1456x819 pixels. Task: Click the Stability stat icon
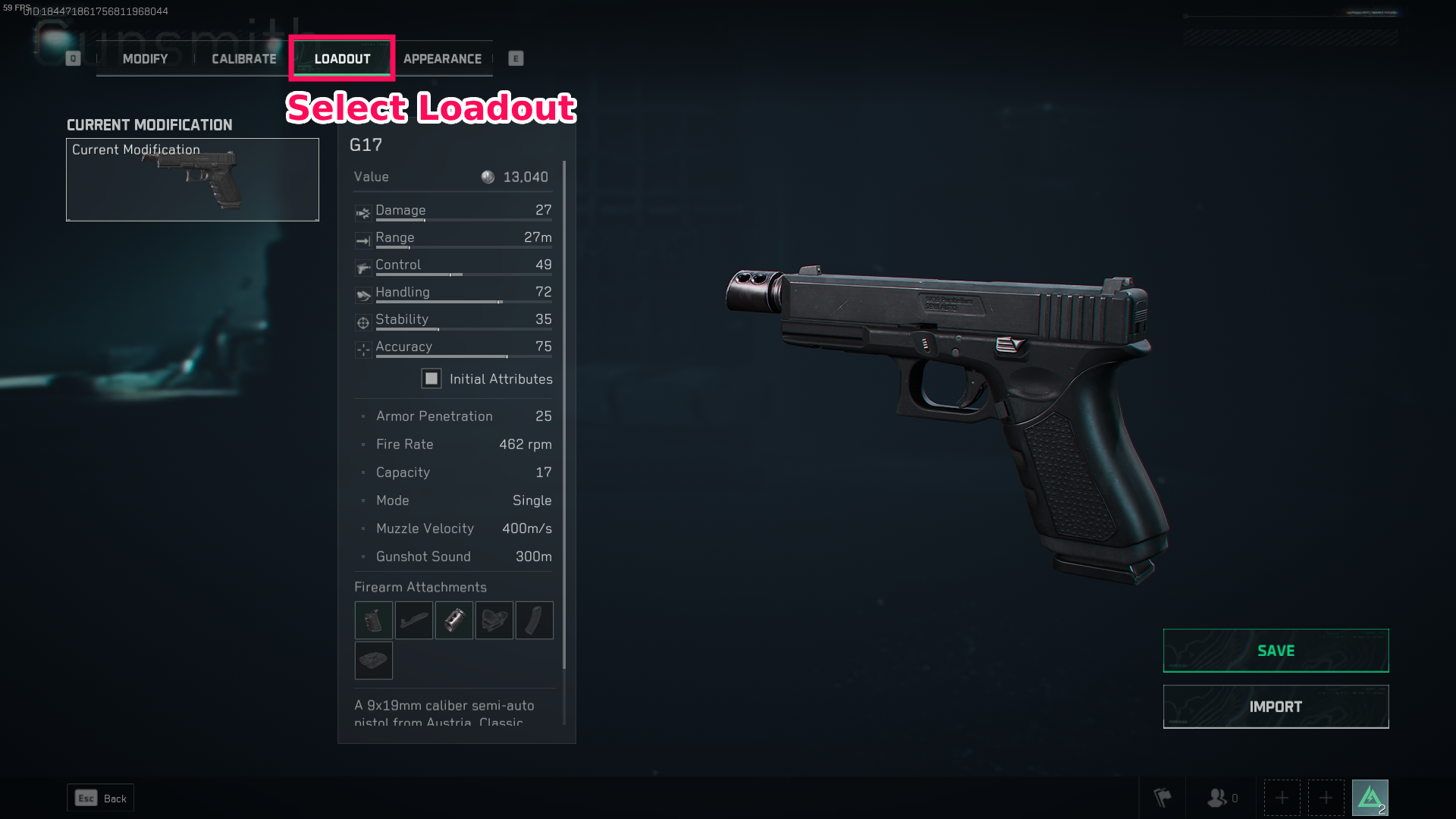coord(362,322)
